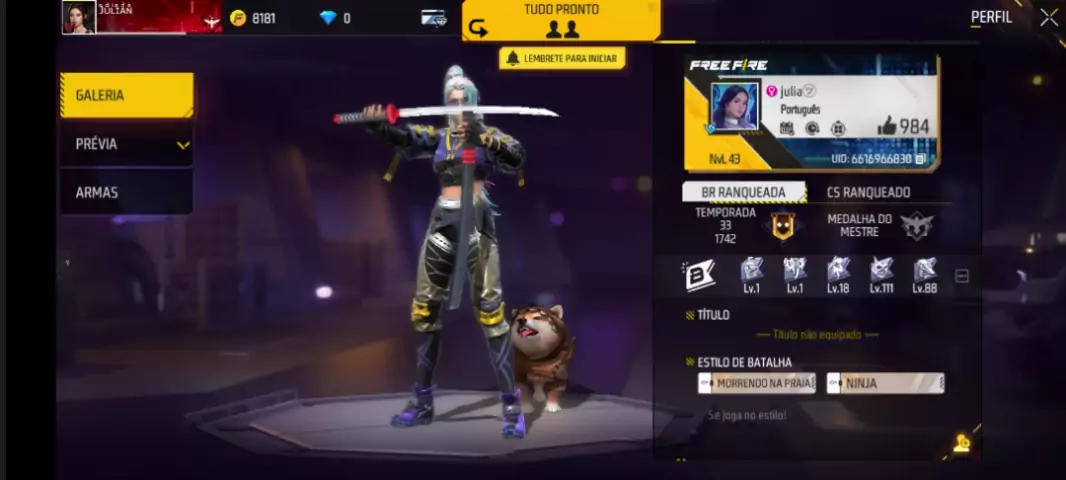Click the Tudo Pronto button
The image size is (1066, 480).
point(561,20)
